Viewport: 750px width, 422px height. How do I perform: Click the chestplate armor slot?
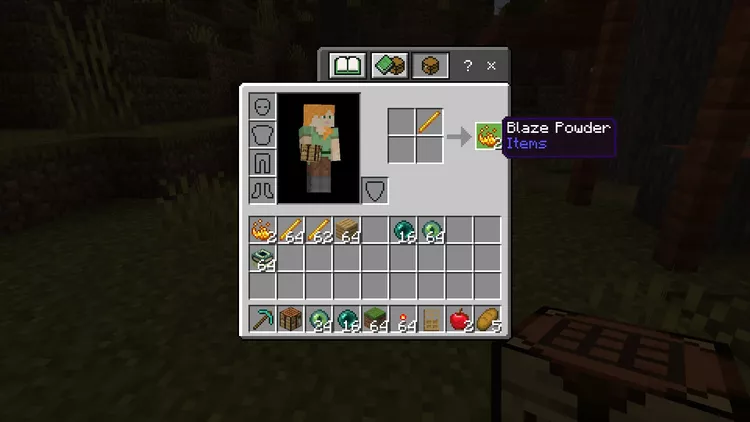pos(262,134)
